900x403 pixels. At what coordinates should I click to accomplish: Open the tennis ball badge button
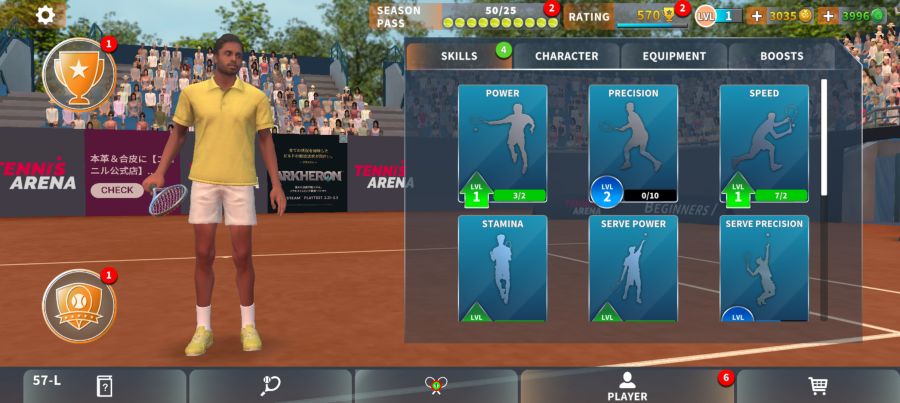[79, 305]
